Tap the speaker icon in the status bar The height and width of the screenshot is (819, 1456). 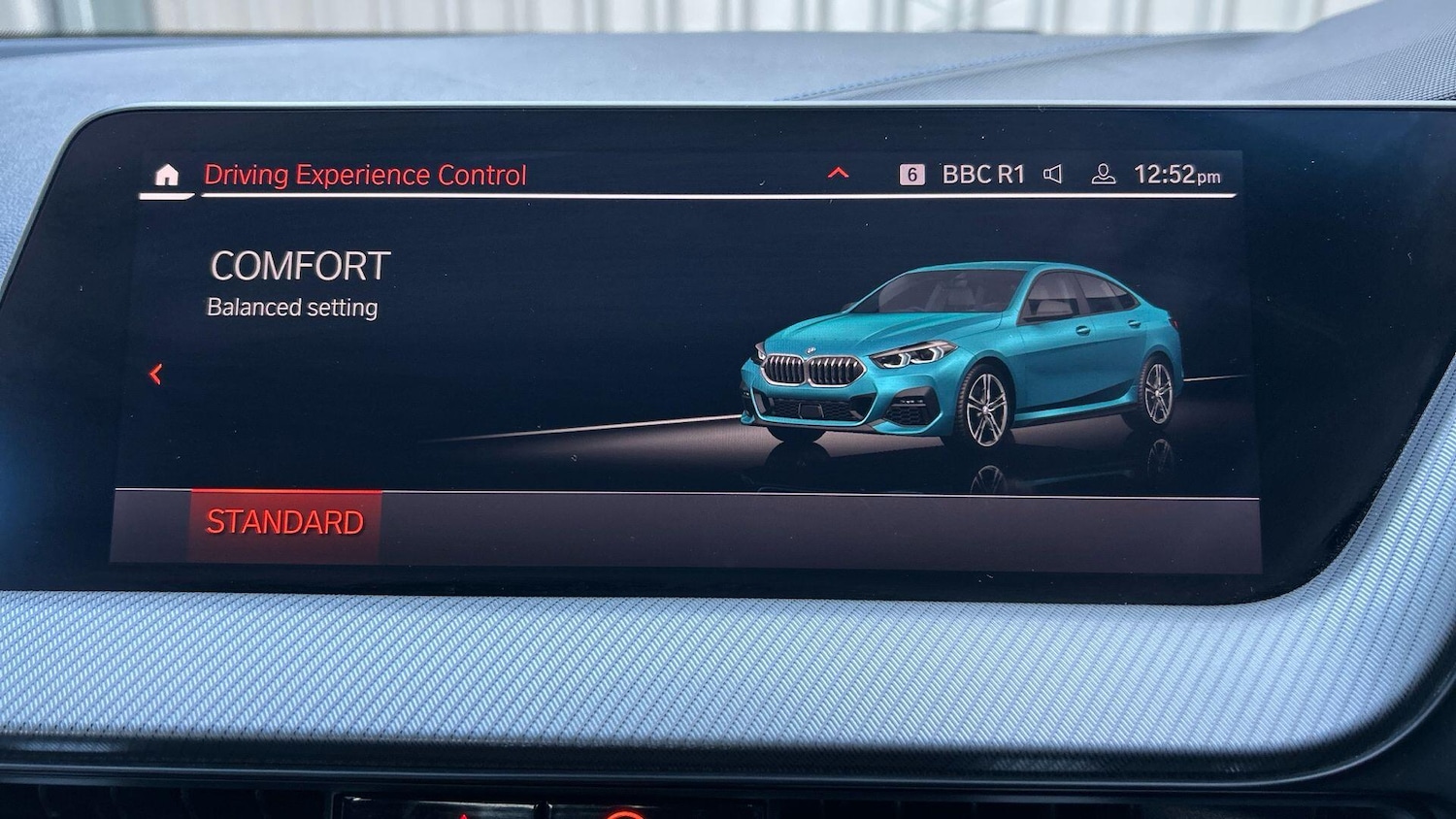click(x=1053, y=174)
